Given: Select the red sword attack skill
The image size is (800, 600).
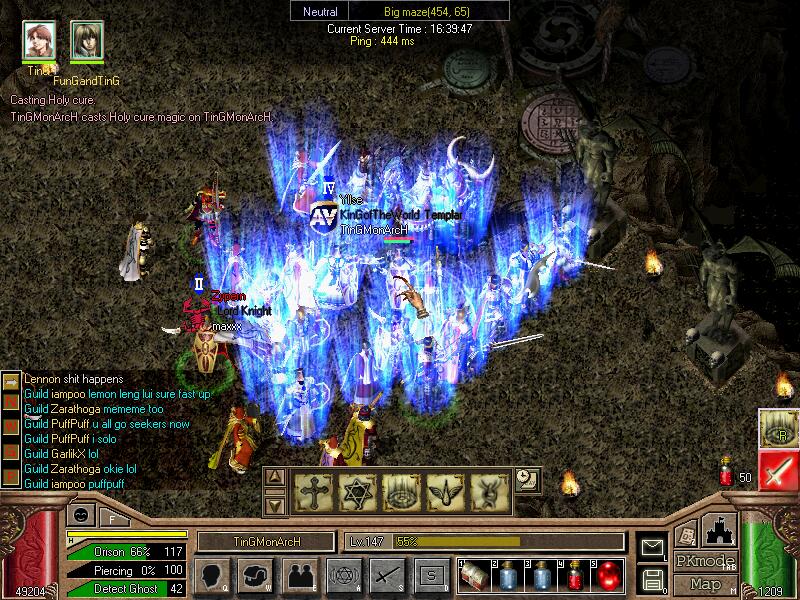Looking at the screenshot, I should [776, 469].
